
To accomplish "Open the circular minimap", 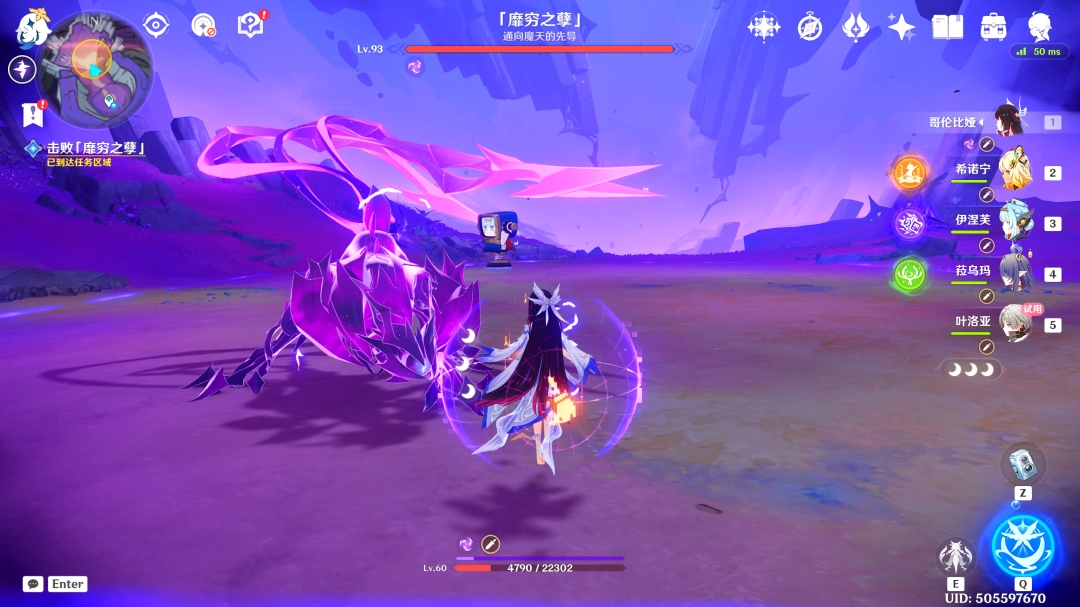I will (94, 69).
